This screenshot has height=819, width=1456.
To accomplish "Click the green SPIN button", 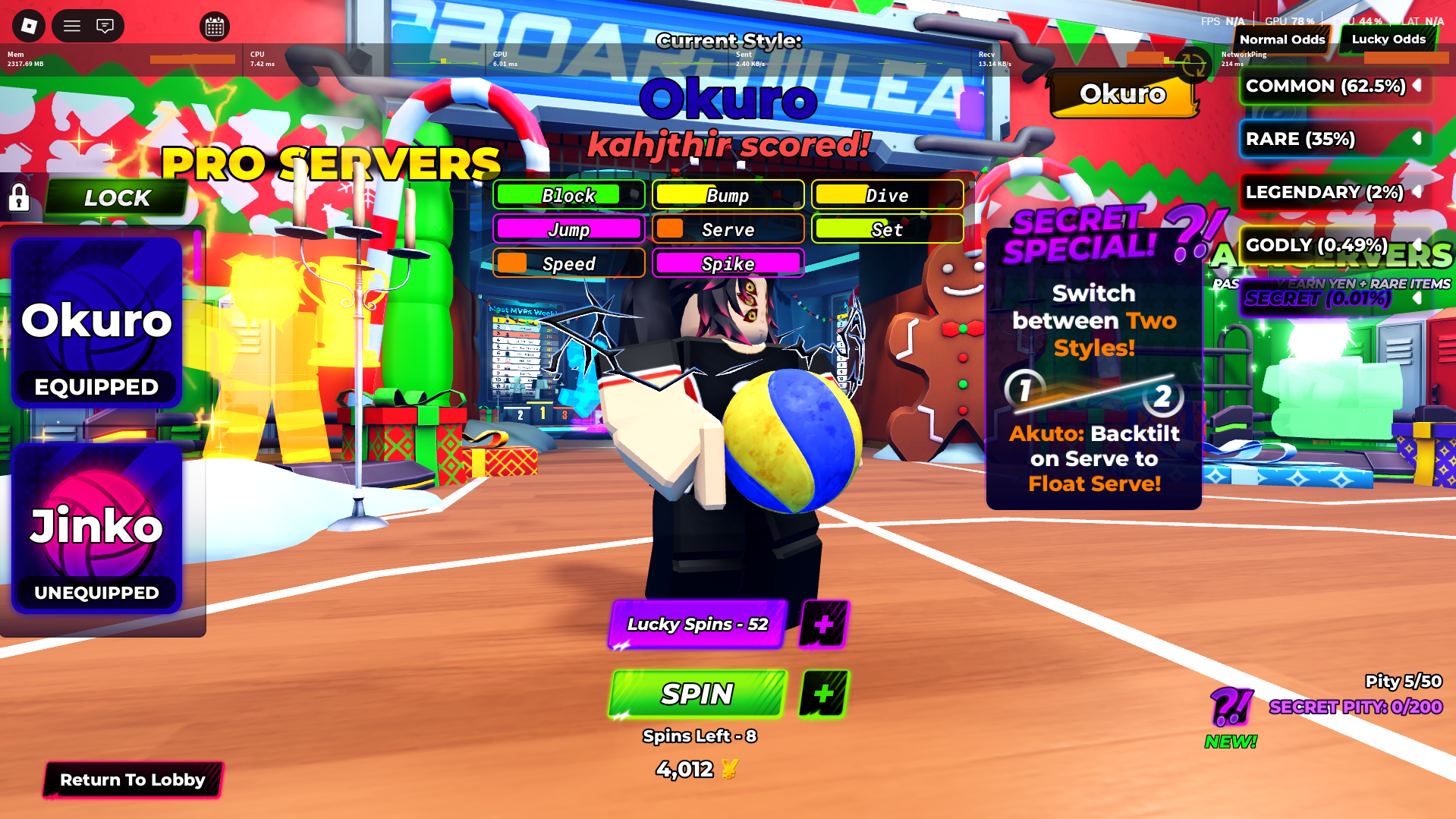I will pos(697,694).
